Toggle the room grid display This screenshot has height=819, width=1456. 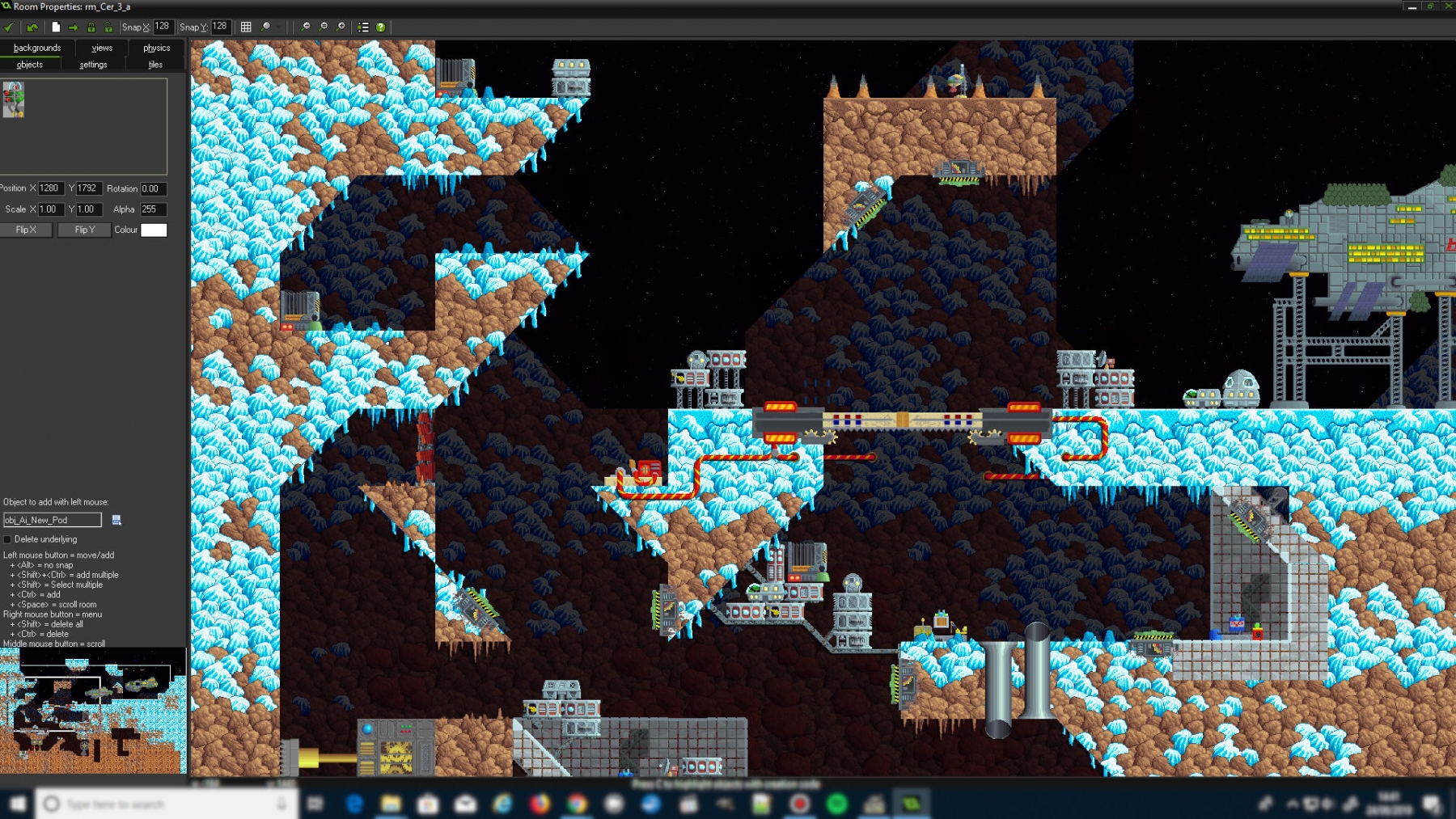tap(246, 27)
